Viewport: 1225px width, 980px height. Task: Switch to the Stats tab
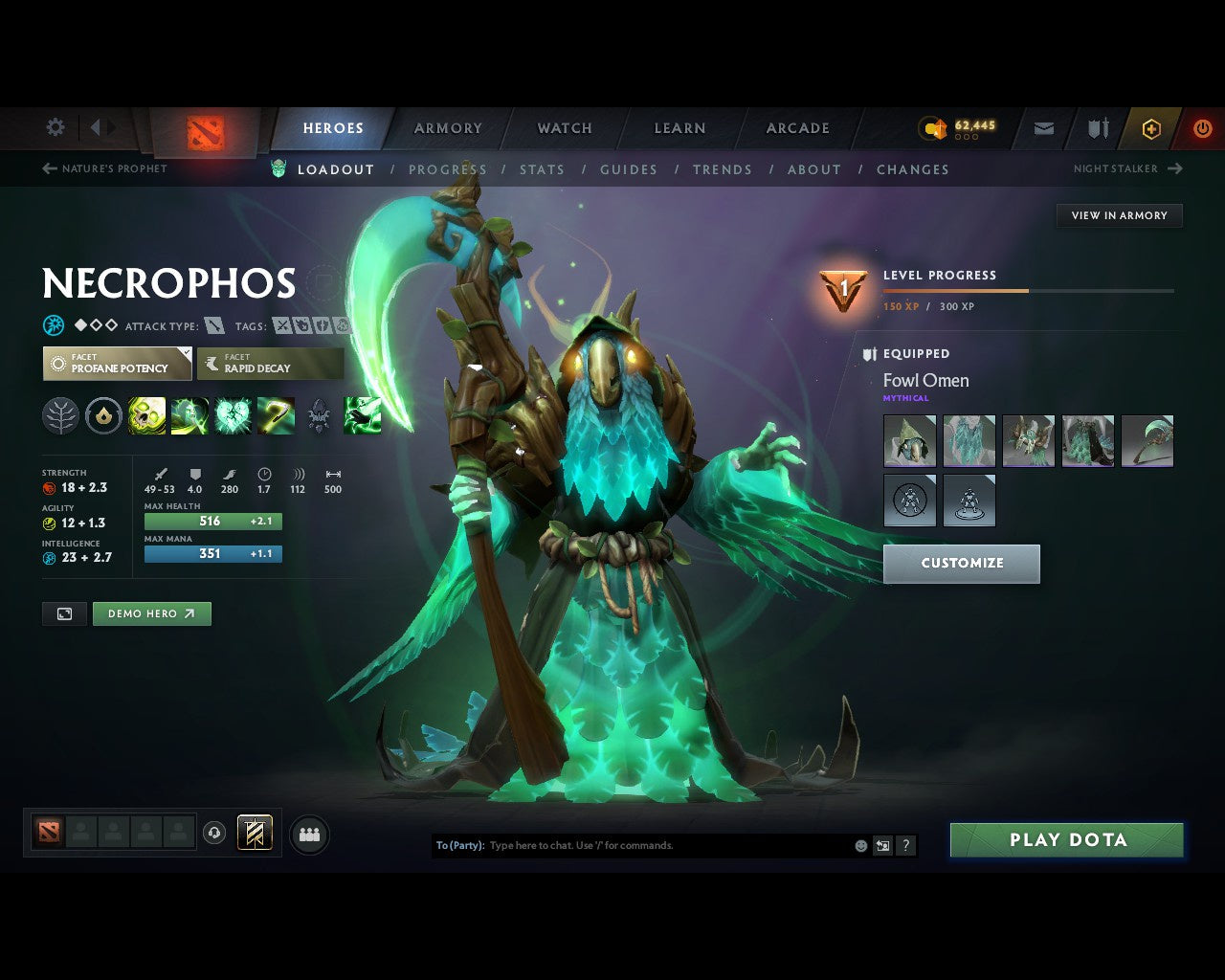(542, 169)
